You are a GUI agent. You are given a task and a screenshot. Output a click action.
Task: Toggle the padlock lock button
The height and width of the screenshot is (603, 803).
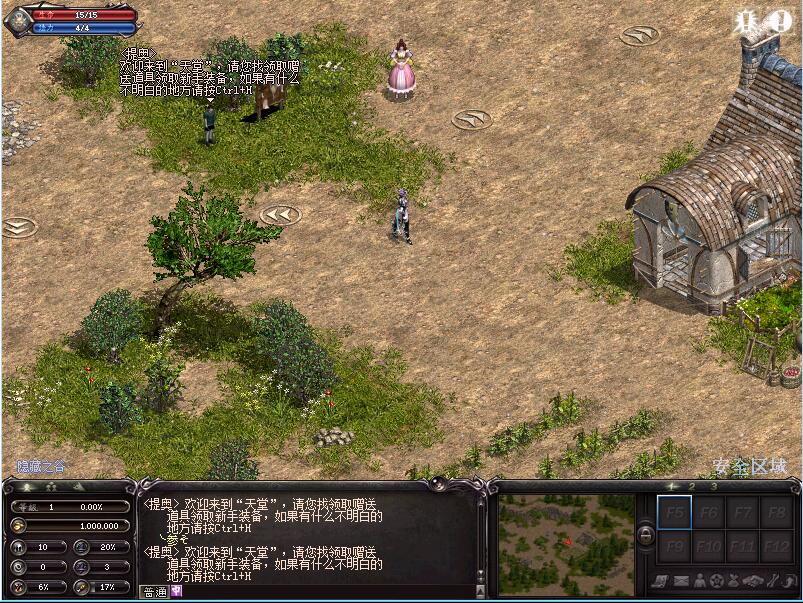pyautogui.click(x=646, y=537)
